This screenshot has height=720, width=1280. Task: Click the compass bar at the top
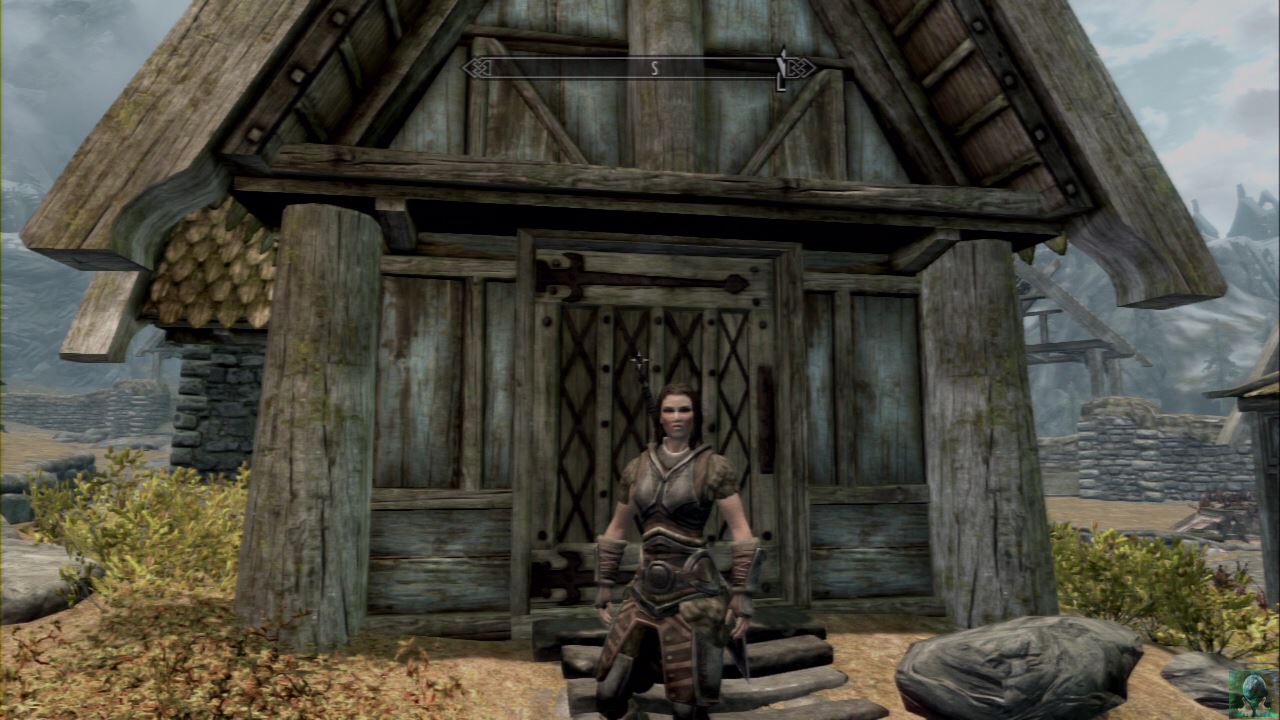click(638, 68)
